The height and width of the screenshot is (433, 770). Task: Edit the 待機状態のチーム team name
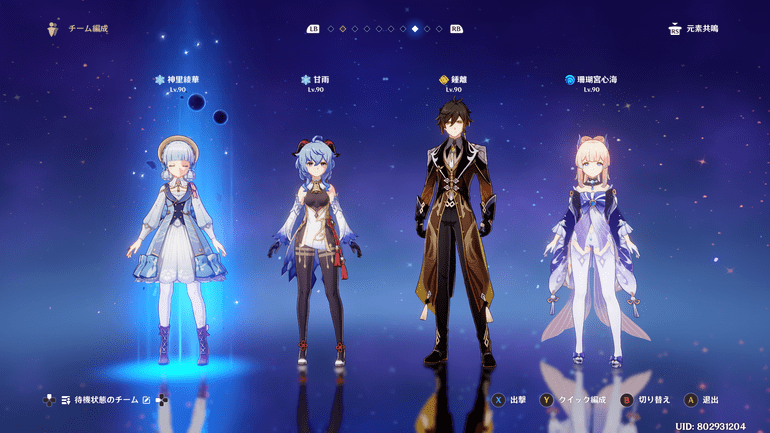147,400
